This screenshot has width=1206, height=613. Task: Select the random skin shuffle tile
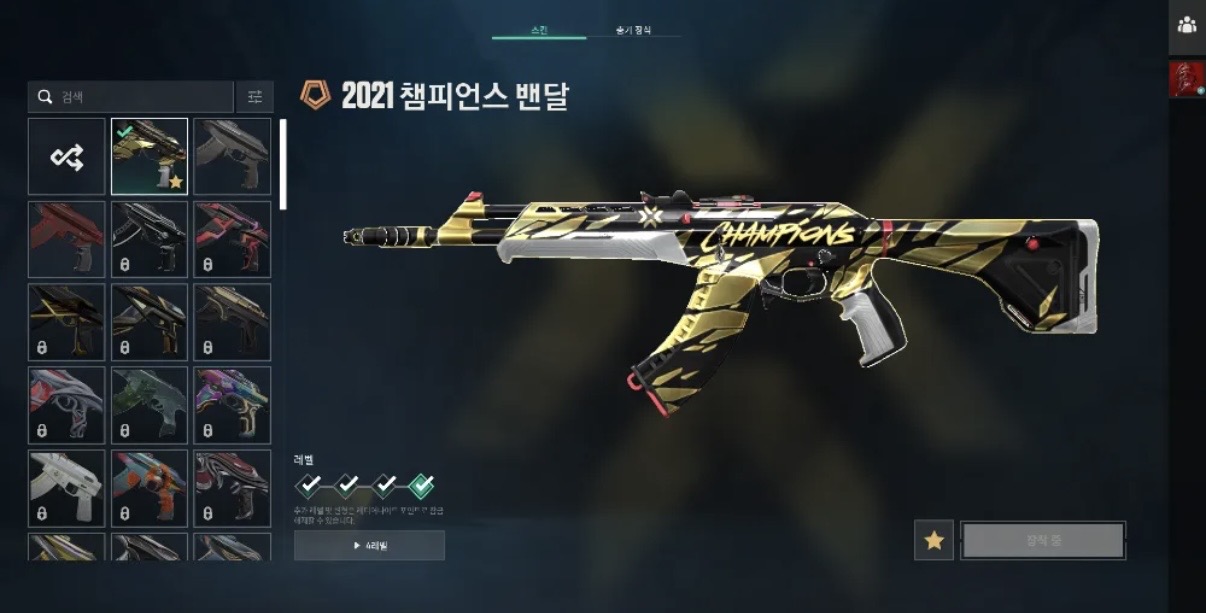[67, 157]
